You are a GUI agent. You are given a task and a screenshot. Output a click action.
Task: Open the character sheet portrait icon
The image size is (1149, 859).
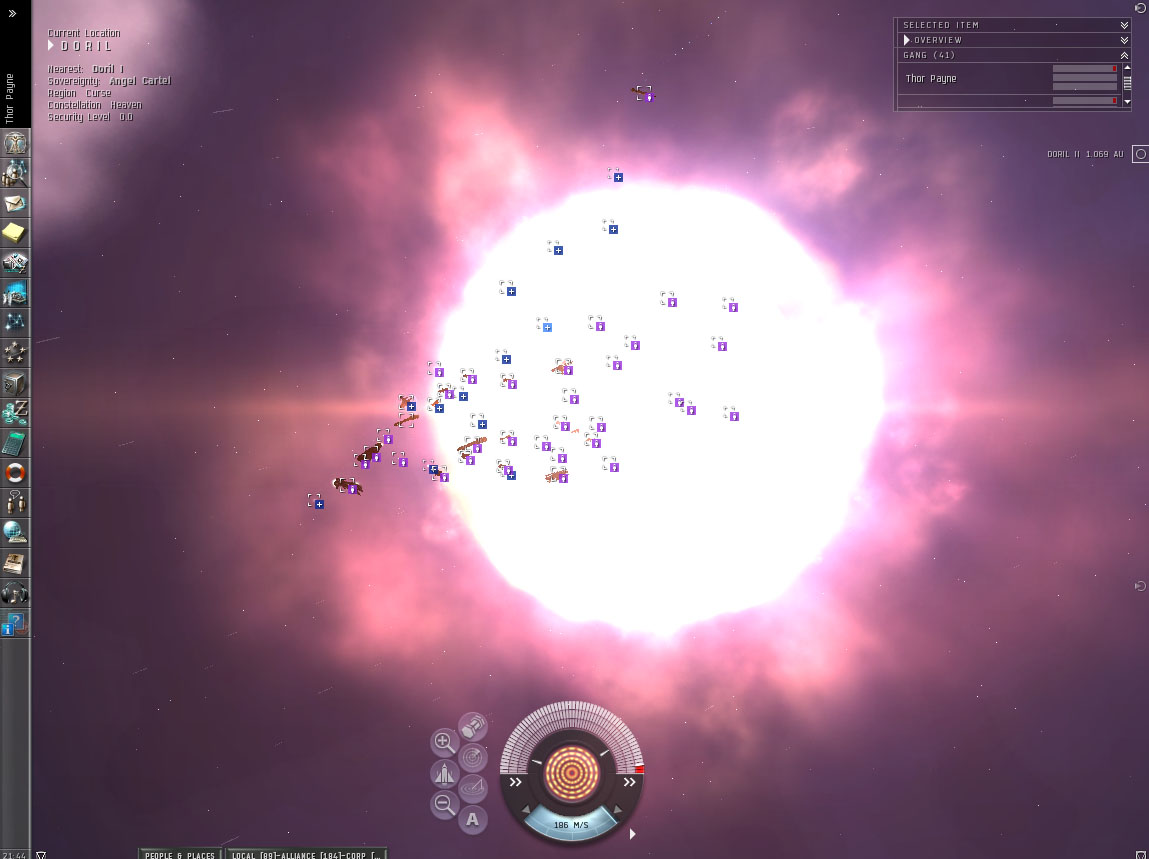15,143
